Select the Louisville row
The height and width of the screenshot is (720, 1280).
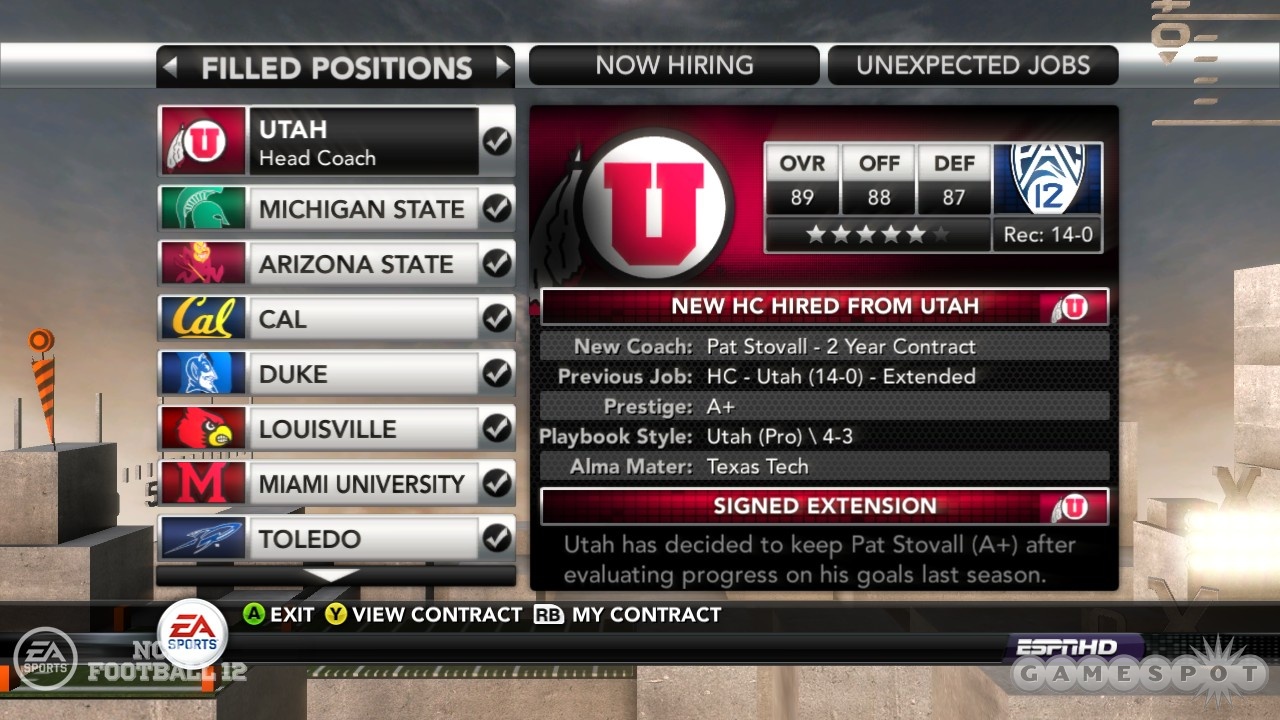pos(336,429)
